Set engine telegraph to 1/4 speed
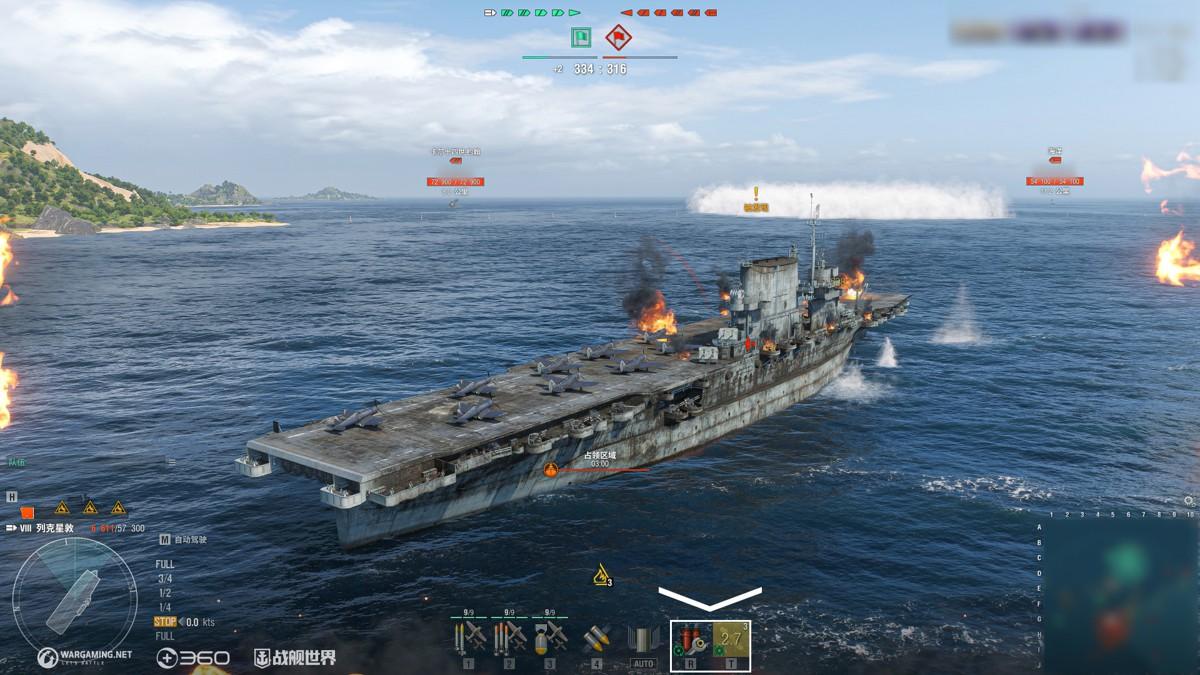Screen dimensions: 1200x675 [x=164, y=607]
